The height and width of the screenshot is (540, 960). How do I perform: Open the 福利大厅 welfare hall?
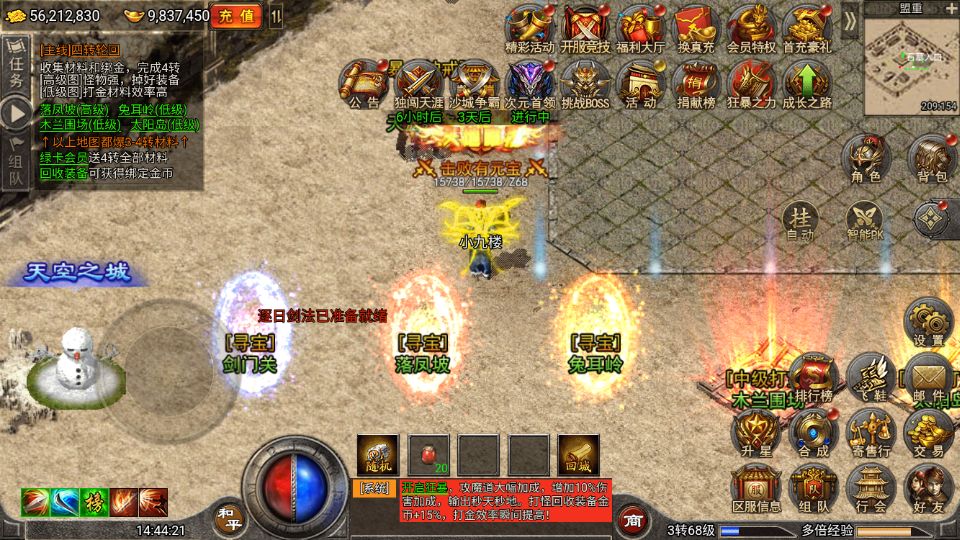point(640,27)
